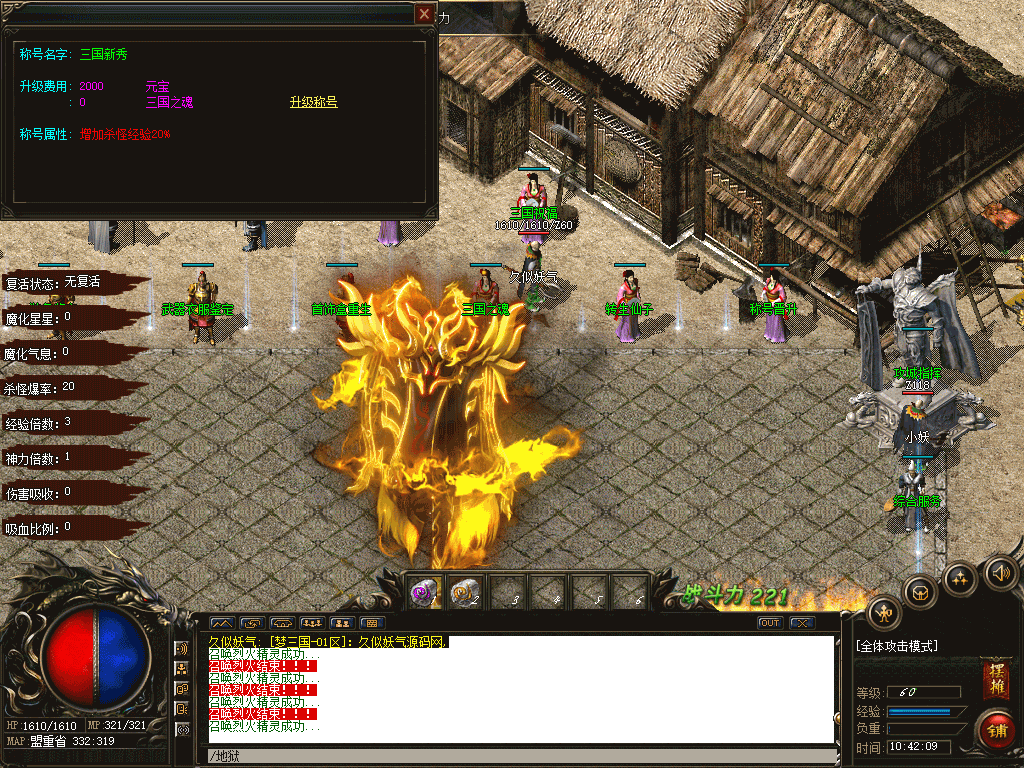Viewport: 1024px width, 768px height.
Task: Click the OUT button above chat
Action: [x=769, y=623]
